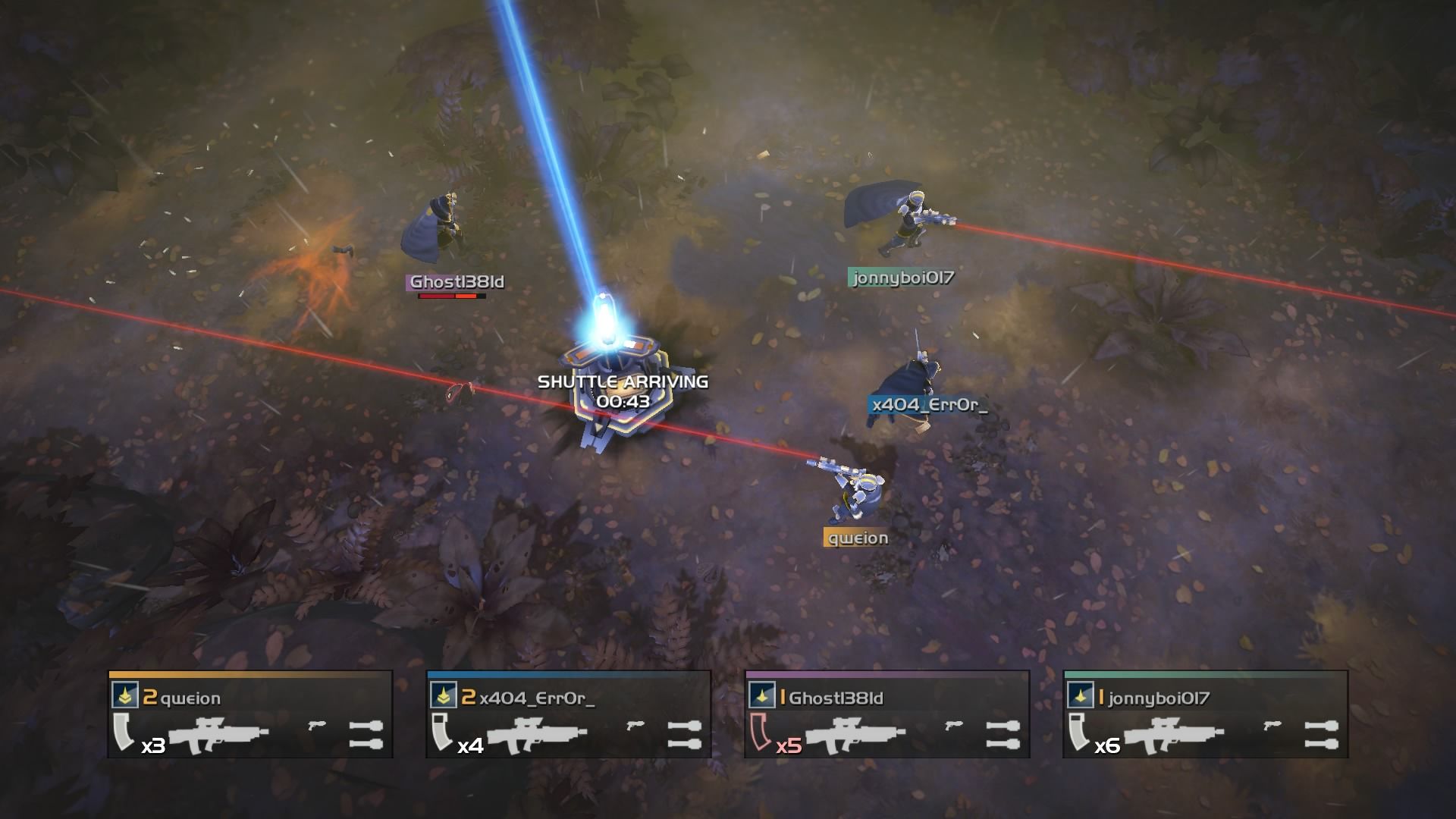Screen dimensions: 1456x819
Task: Select jonnyboi017's assault rifle icon
Action: click(1174, 734)
